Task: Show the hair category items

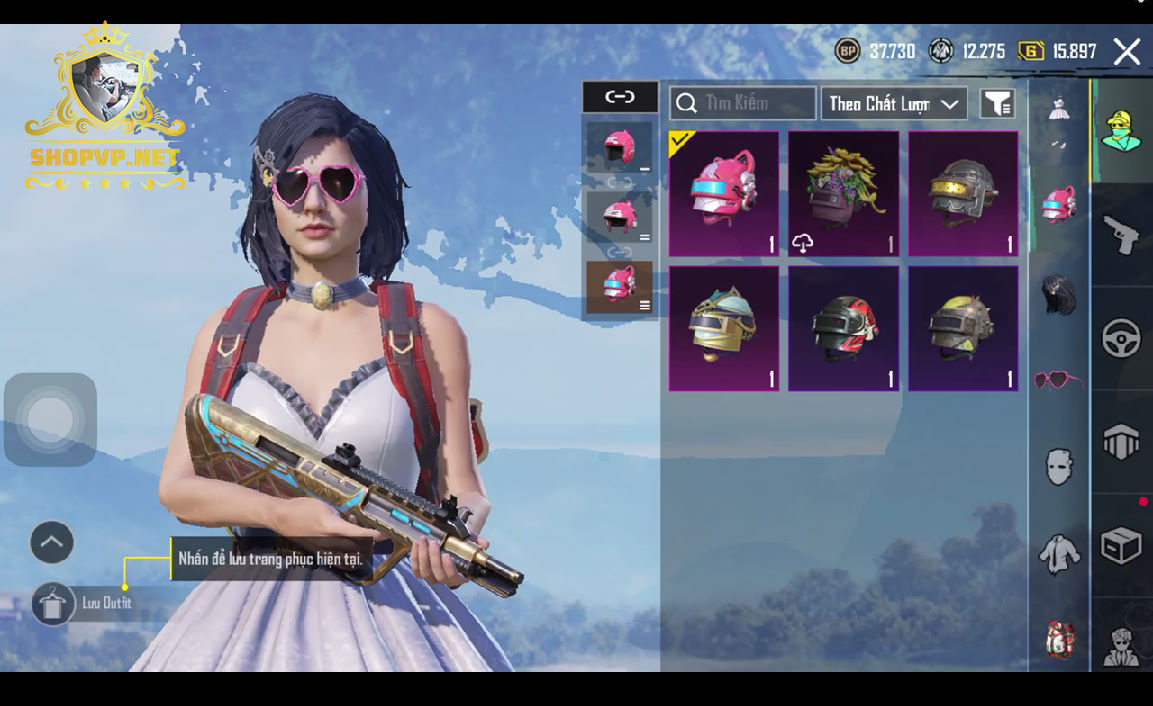Action: 1058,295
